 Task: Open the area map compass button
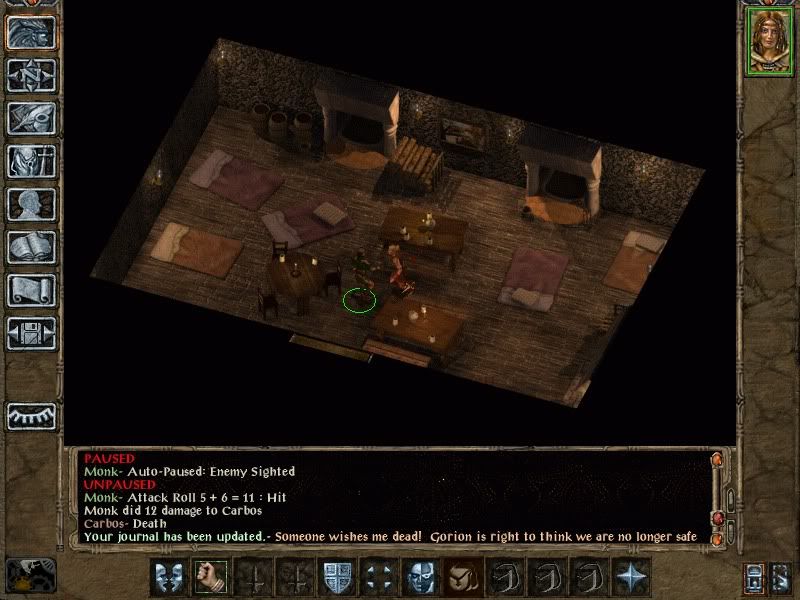pos(31,76)
